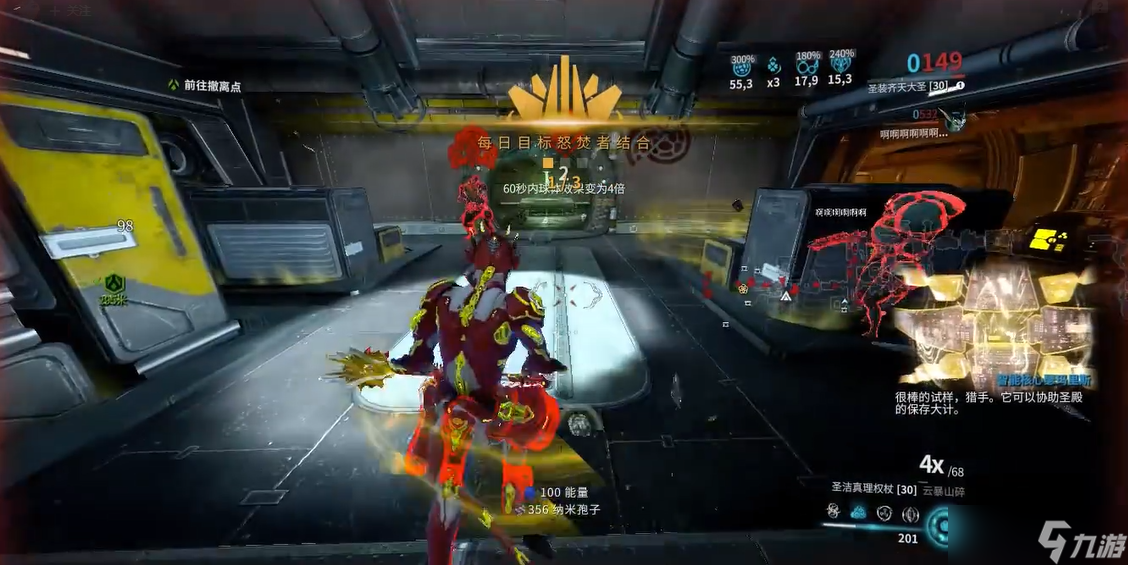Click the 180% buff icon

click(806, 66)
